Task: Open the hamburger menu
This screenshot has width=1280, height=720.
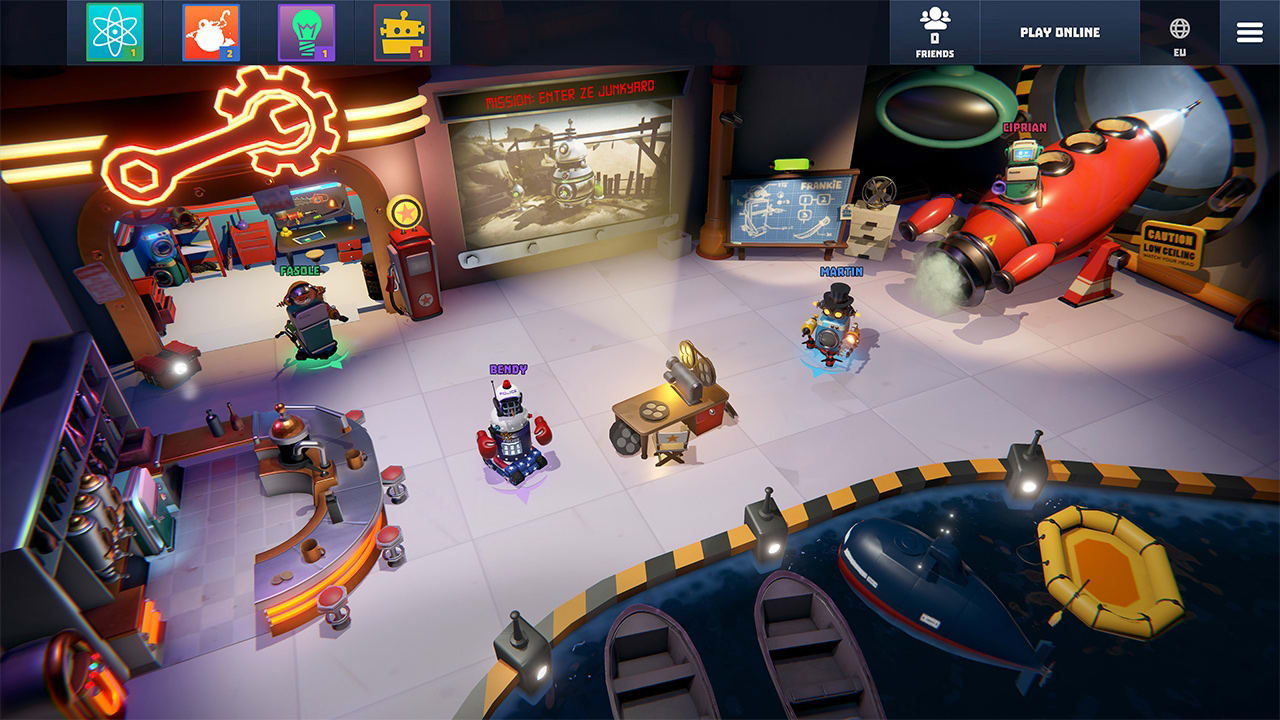Action: pyautogui.click(x=1248, y=30)
